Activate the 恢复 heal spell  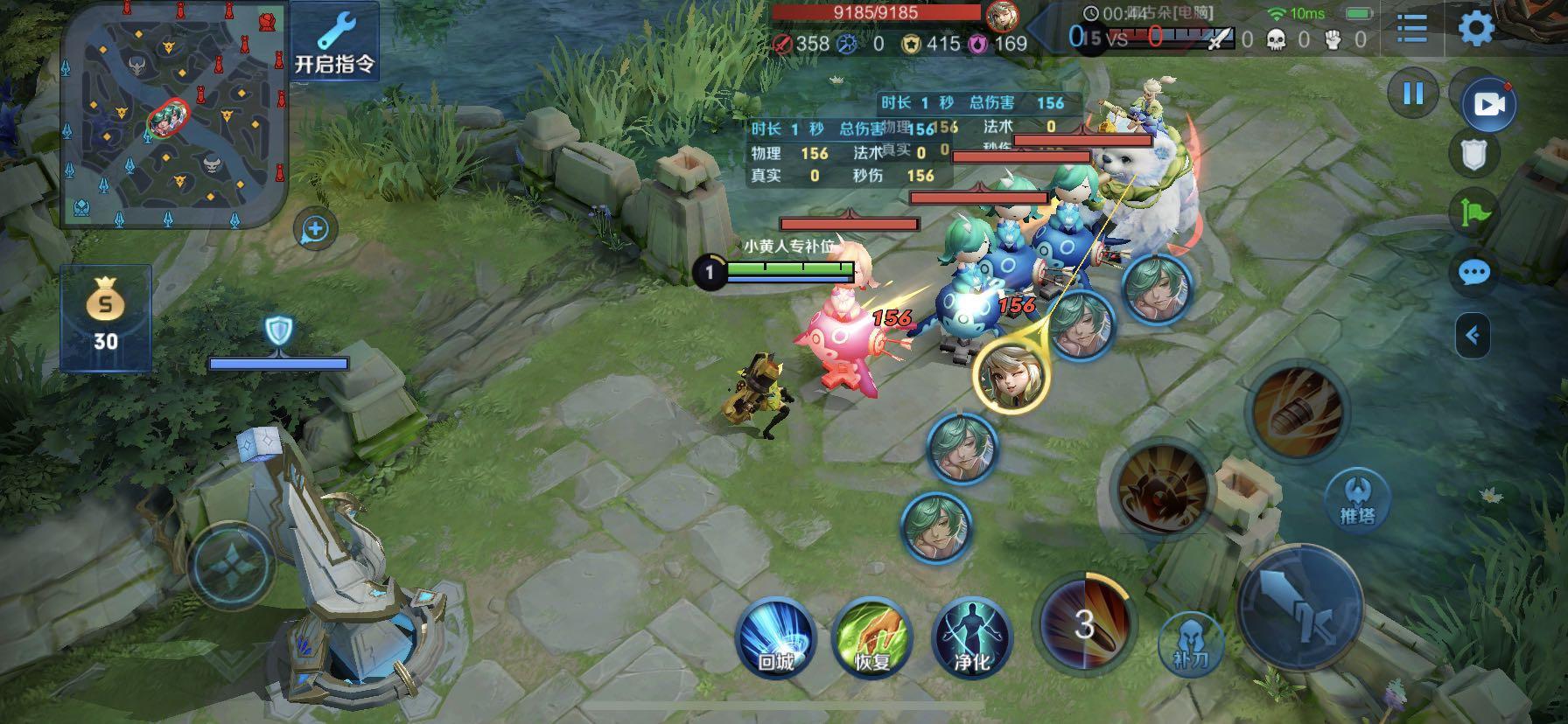(x=872, y=637)
